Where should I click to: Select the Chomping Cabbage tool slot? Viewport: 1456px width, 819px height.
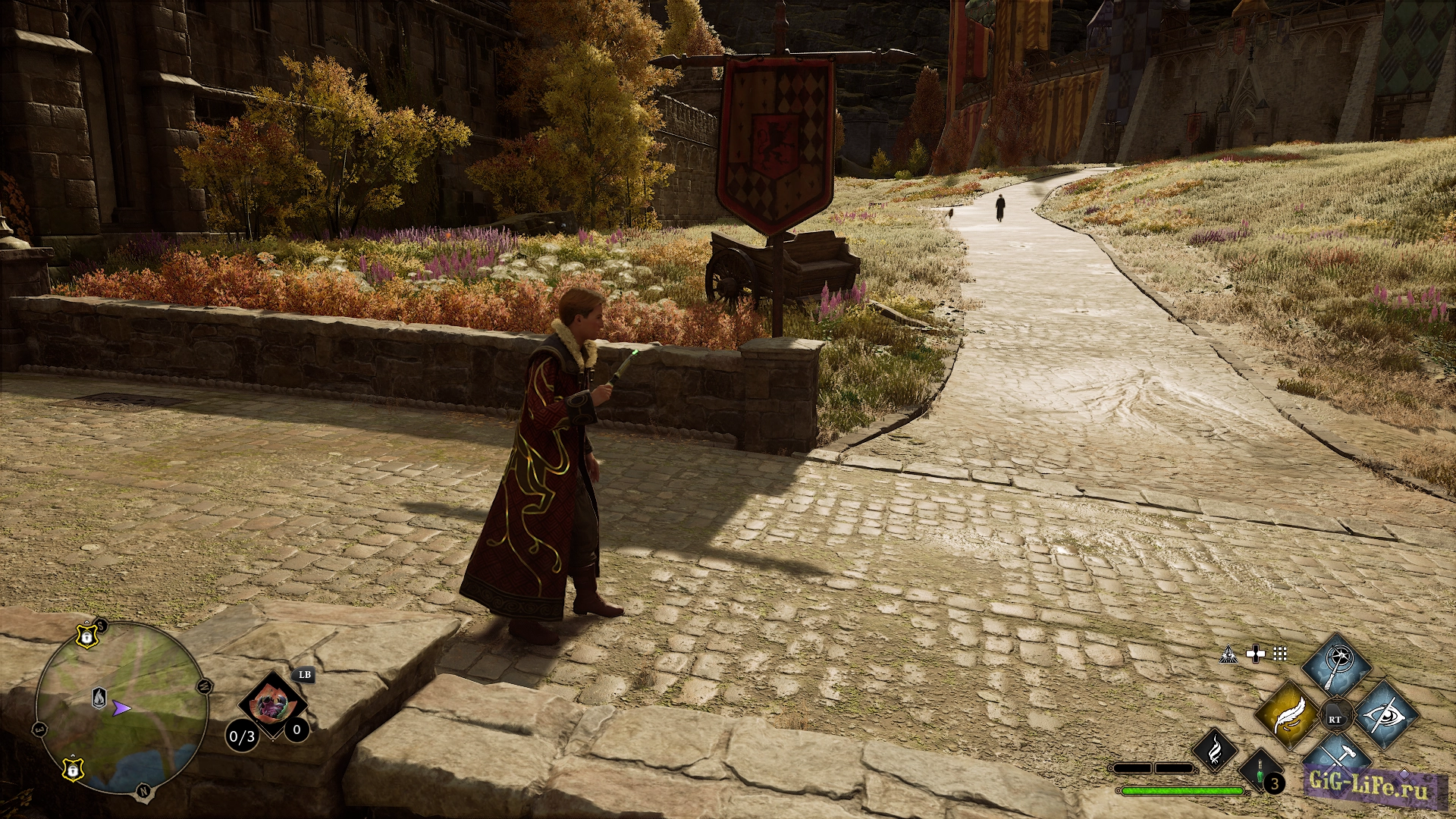pyautogui.click(x=272, y=705)
